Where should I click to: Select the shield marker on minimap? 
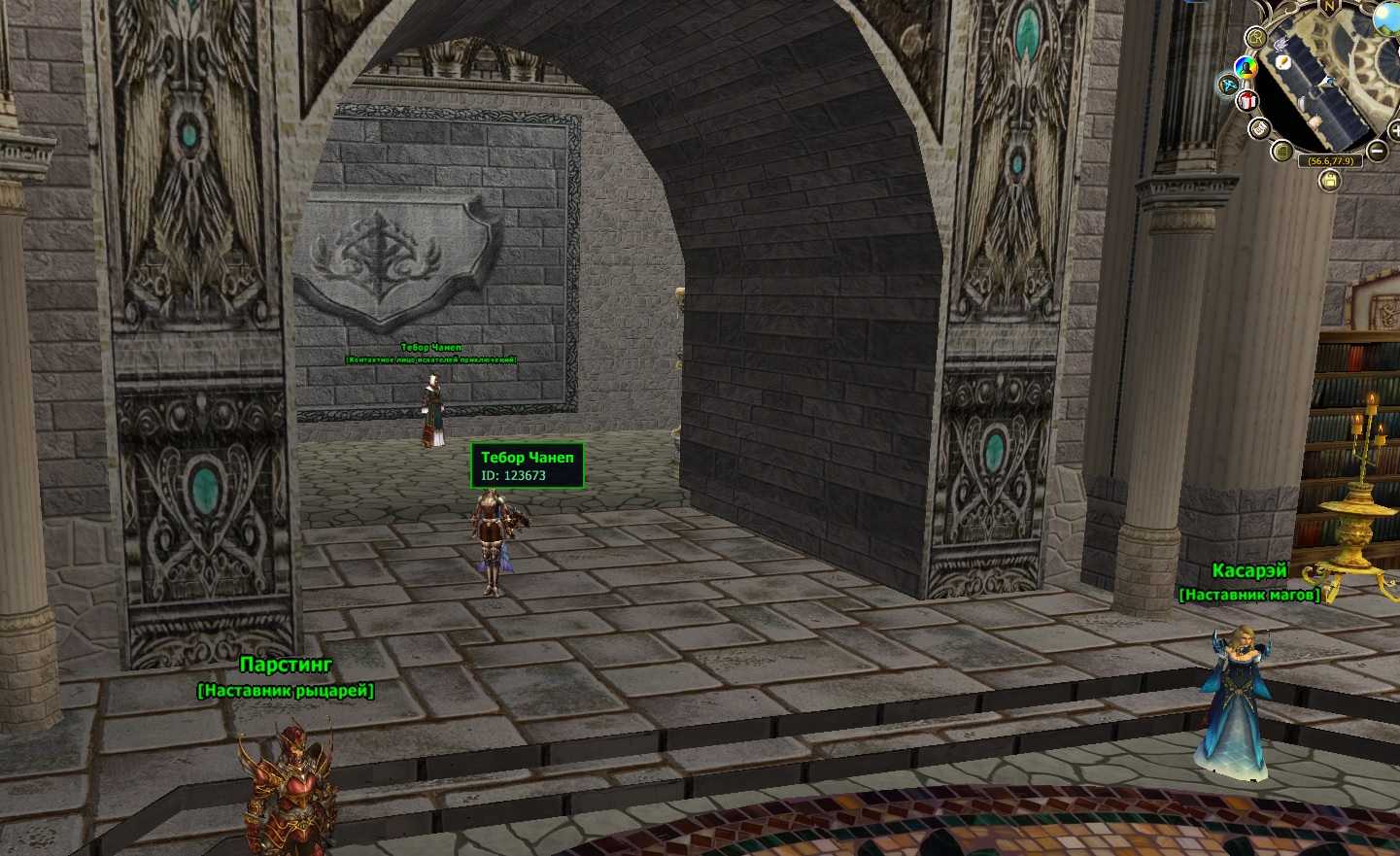tap(1303, 104)
